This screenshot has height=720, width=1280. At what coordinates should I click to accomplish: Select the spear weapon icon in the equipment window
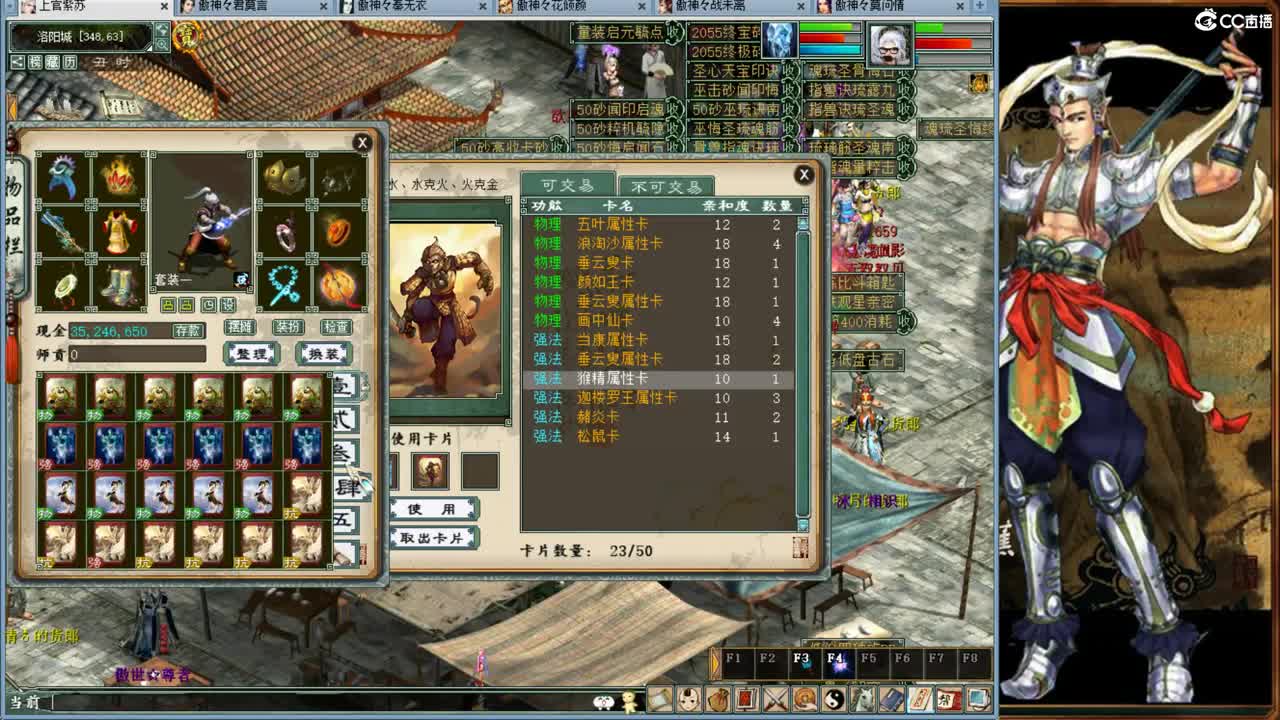(62, 234)
